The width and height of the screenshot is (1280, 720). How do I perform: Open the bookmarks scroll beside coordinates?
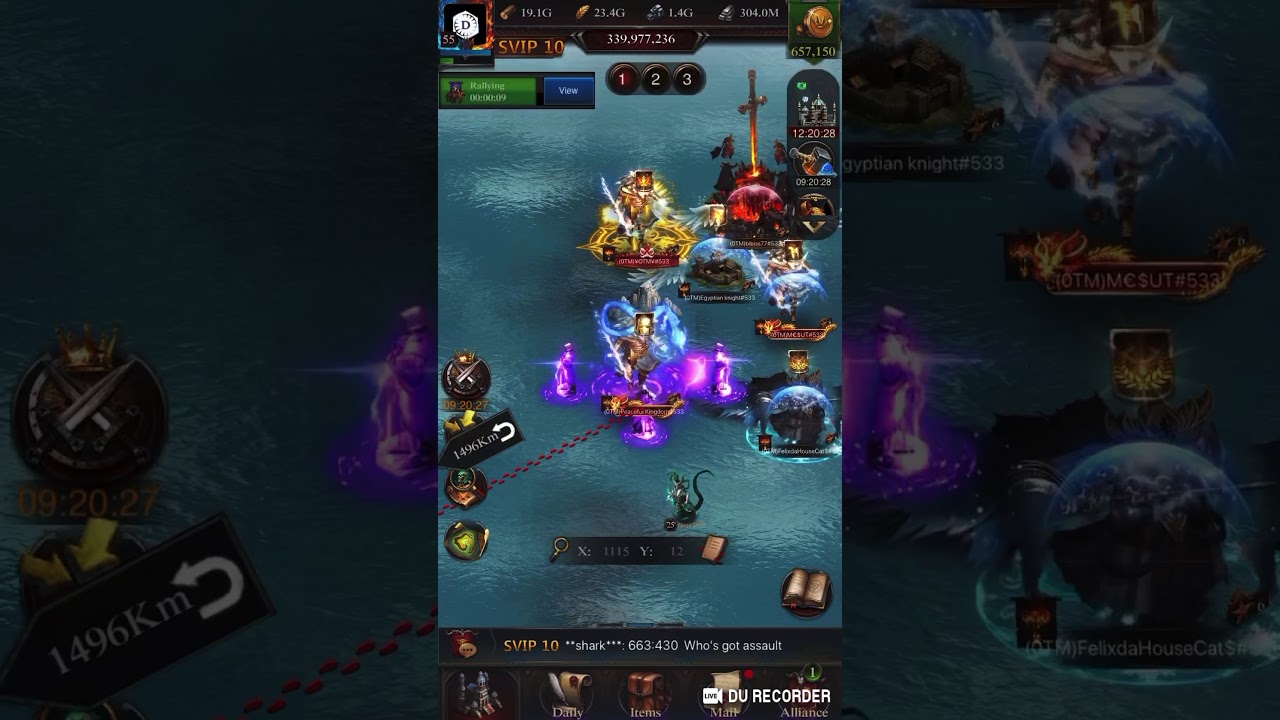point(713,548)
